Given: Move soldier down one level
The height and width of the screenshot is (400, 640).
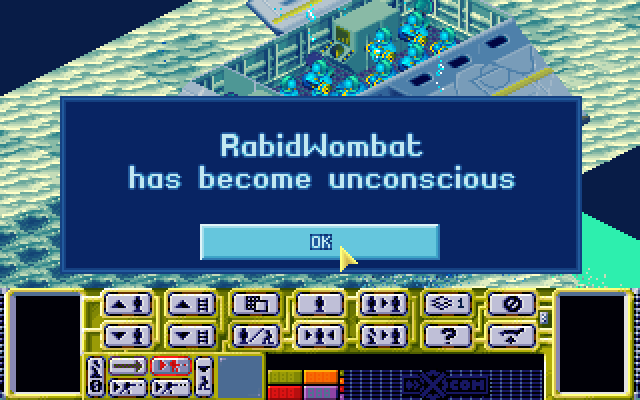Looking at the screenshot, I should [x=127, y=334].
